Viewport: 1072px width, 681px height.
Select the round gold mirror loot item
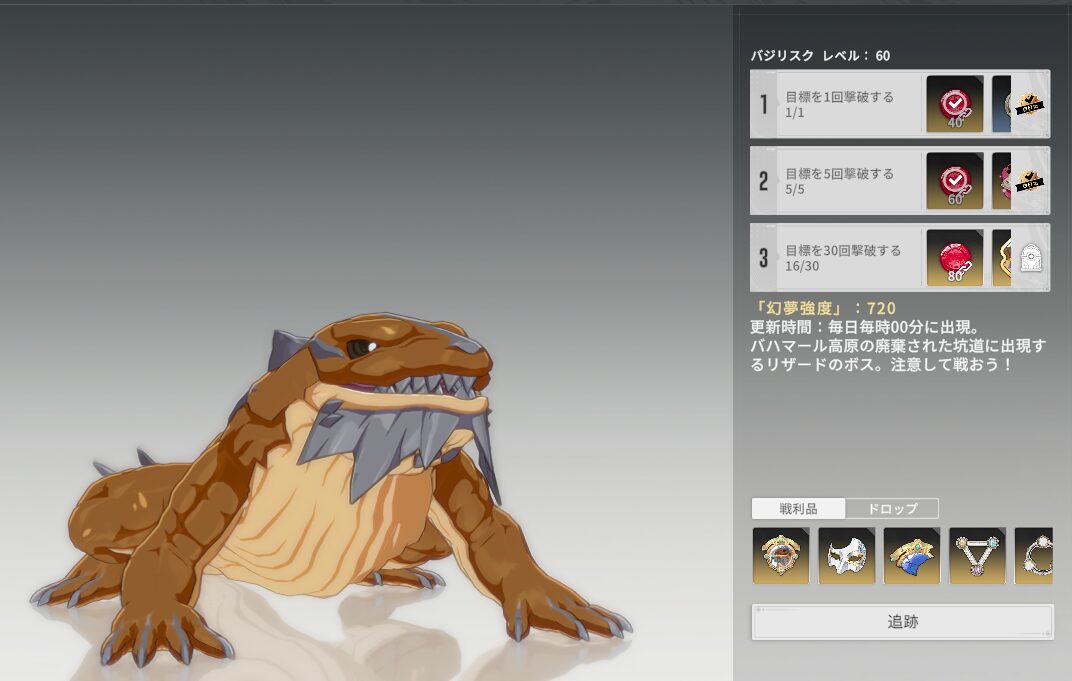point(781,556)
